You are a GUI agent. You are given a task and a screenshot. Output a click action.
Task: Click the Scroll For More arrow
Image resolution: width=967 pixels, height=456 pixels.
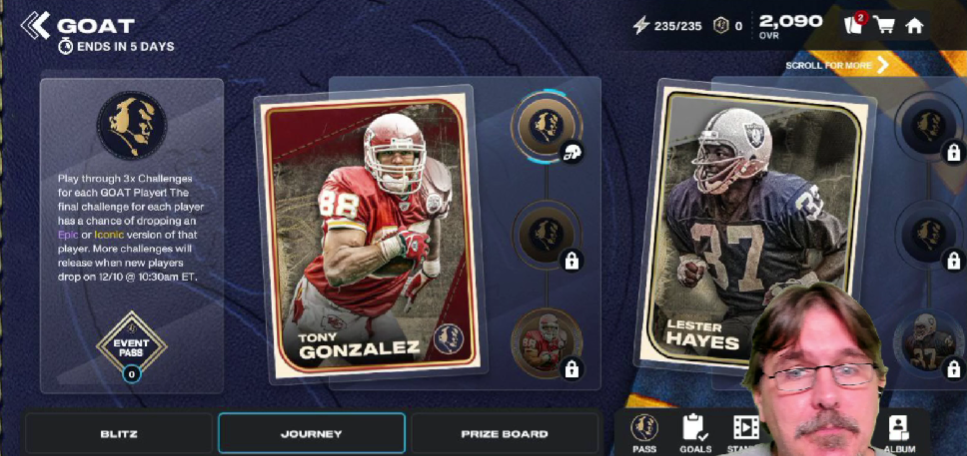click(882, 66)
